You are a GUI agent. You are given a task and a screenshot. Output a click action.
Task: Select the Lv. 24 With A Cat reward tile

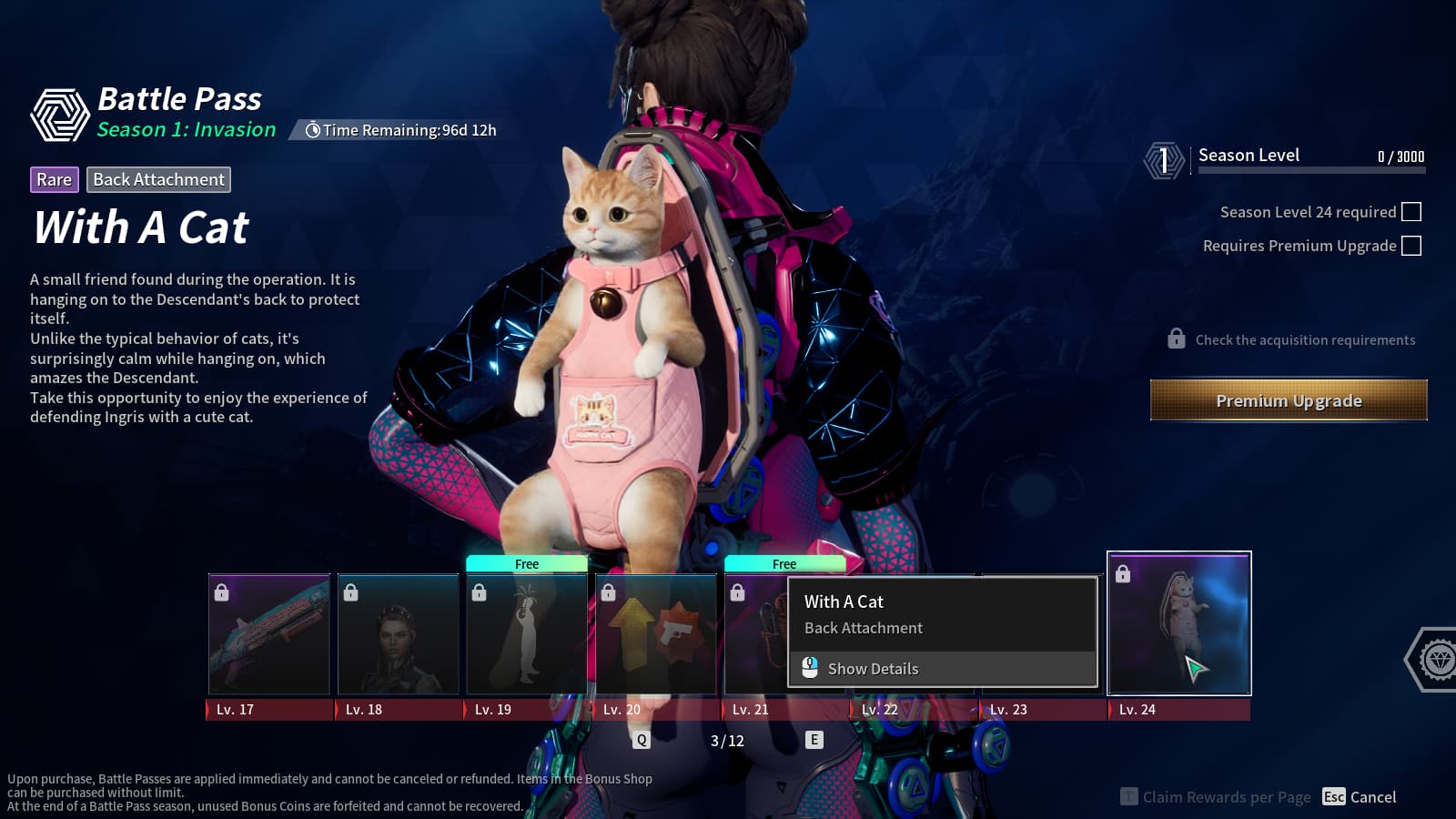(x=1178, y=623)
